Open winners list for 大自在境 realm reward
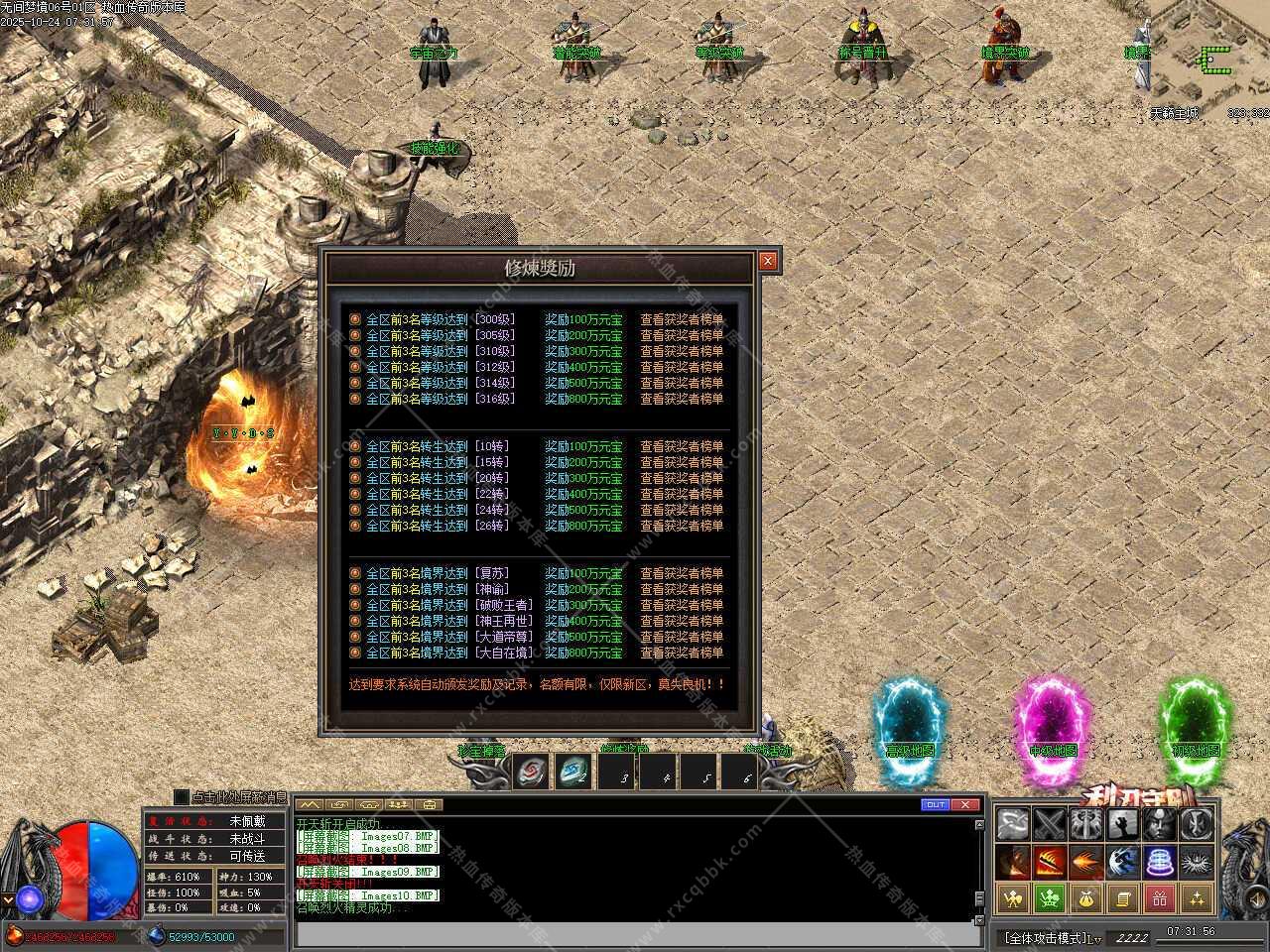The width and height of the screenshot is (1270, 952). (x=681, y=653)
